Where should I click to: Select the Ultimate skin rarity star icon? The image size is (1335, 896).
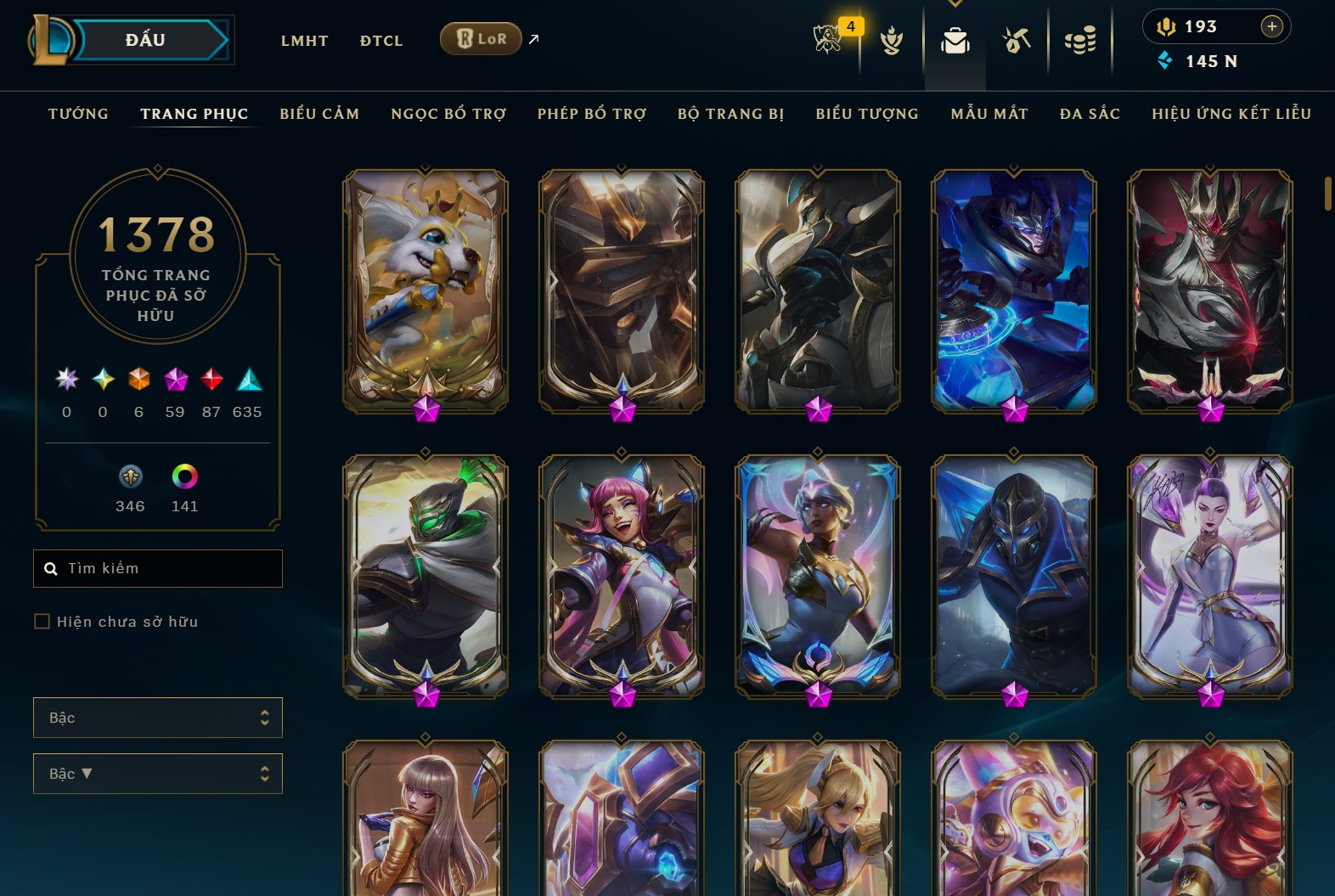pyautogui.click(x=65, y=380)
